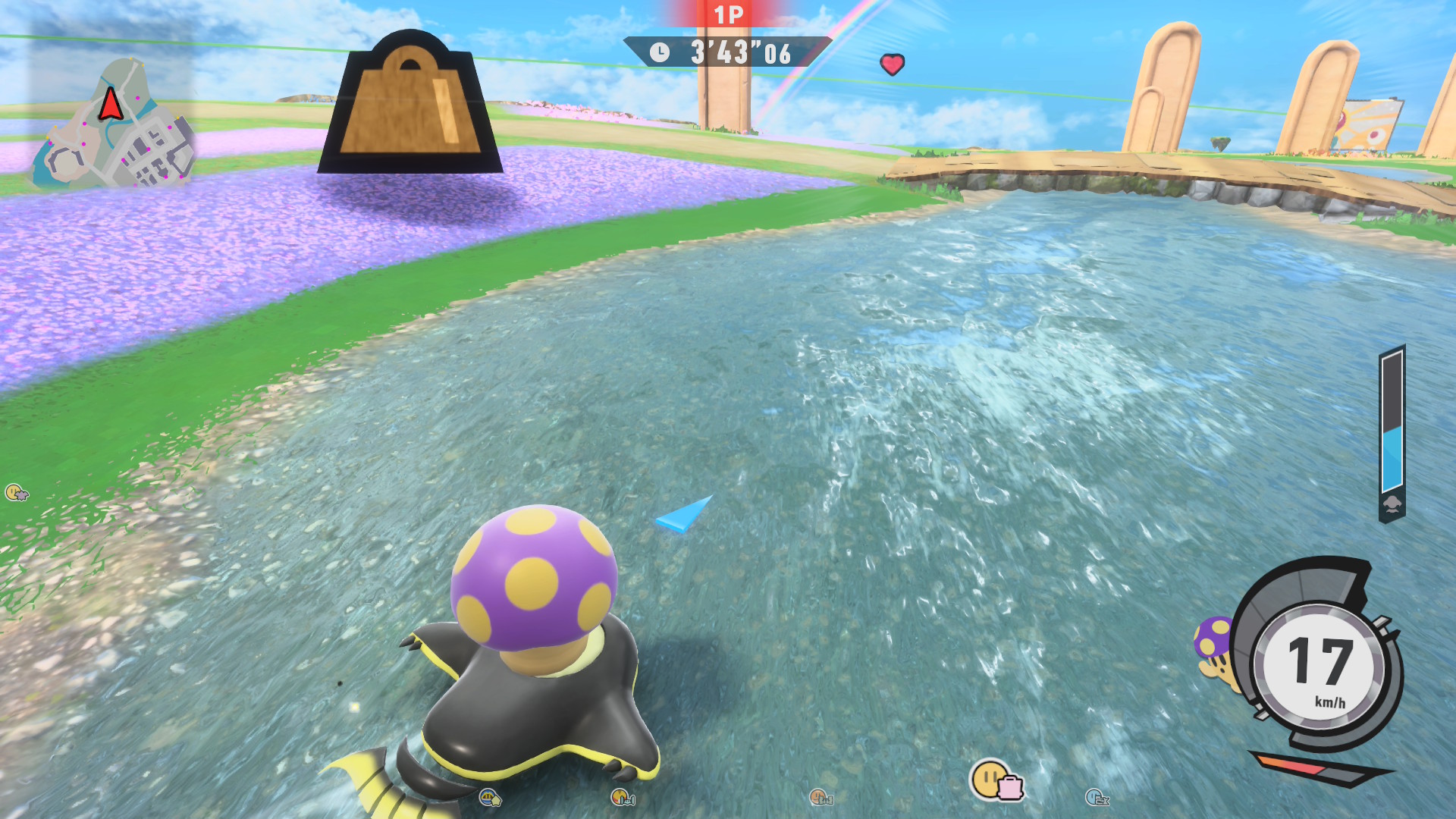Select the blue-helmet rider marker with star
This screenshot has height=819, width=1456.
pos(490,798)
